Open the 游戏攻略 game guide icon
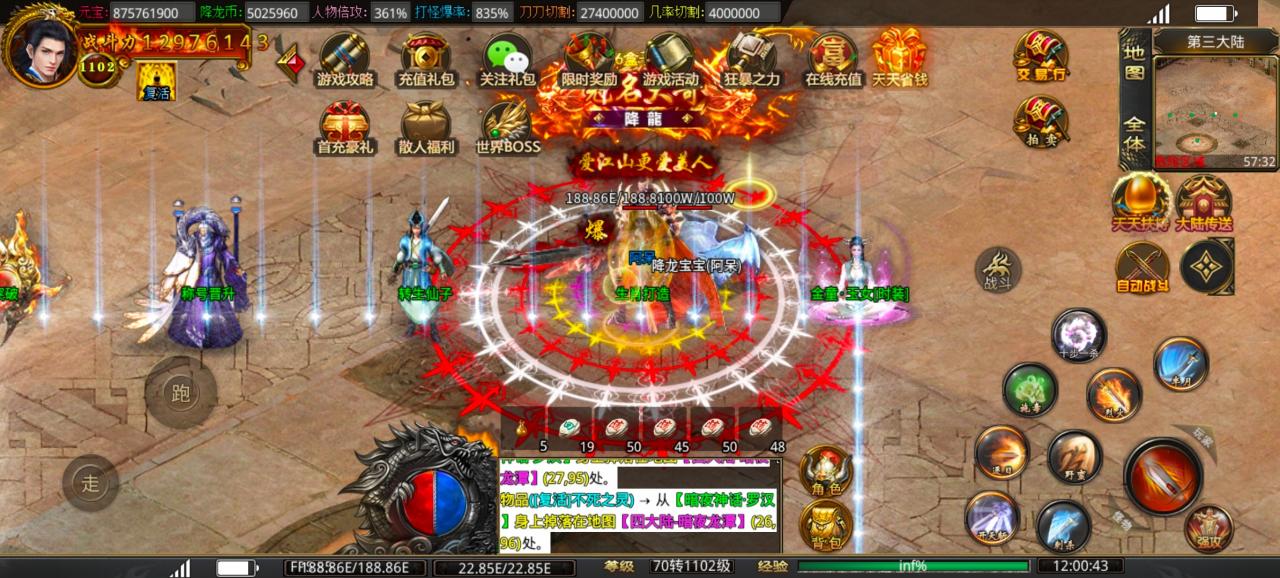The width and height of the screenshot is (1280, 578). pos(345,58)
